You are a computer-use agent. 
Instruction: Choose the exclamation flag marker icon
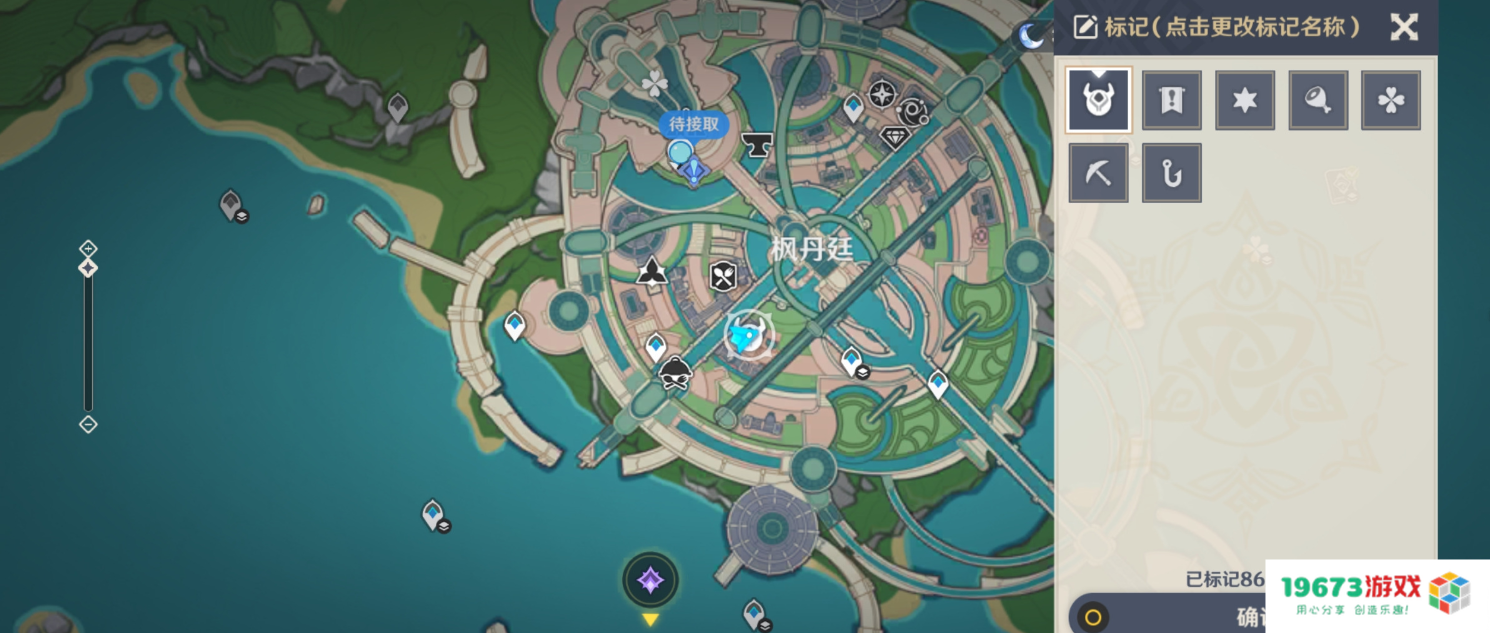[1172, 100]
